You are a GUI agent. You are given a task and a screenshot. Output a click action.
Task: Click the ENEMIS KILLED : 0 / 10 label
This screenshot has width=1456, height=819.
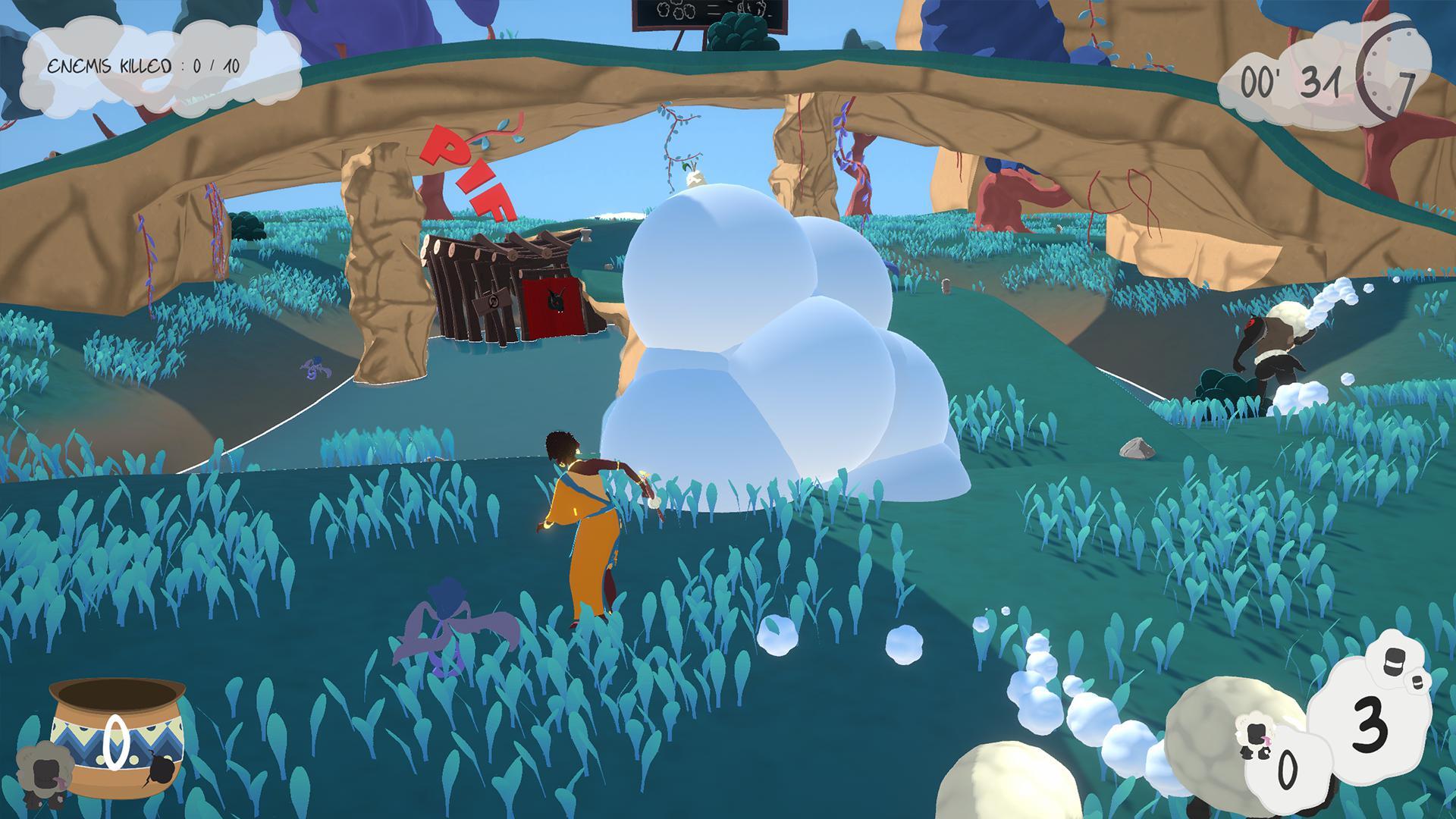tap(144, 64)
